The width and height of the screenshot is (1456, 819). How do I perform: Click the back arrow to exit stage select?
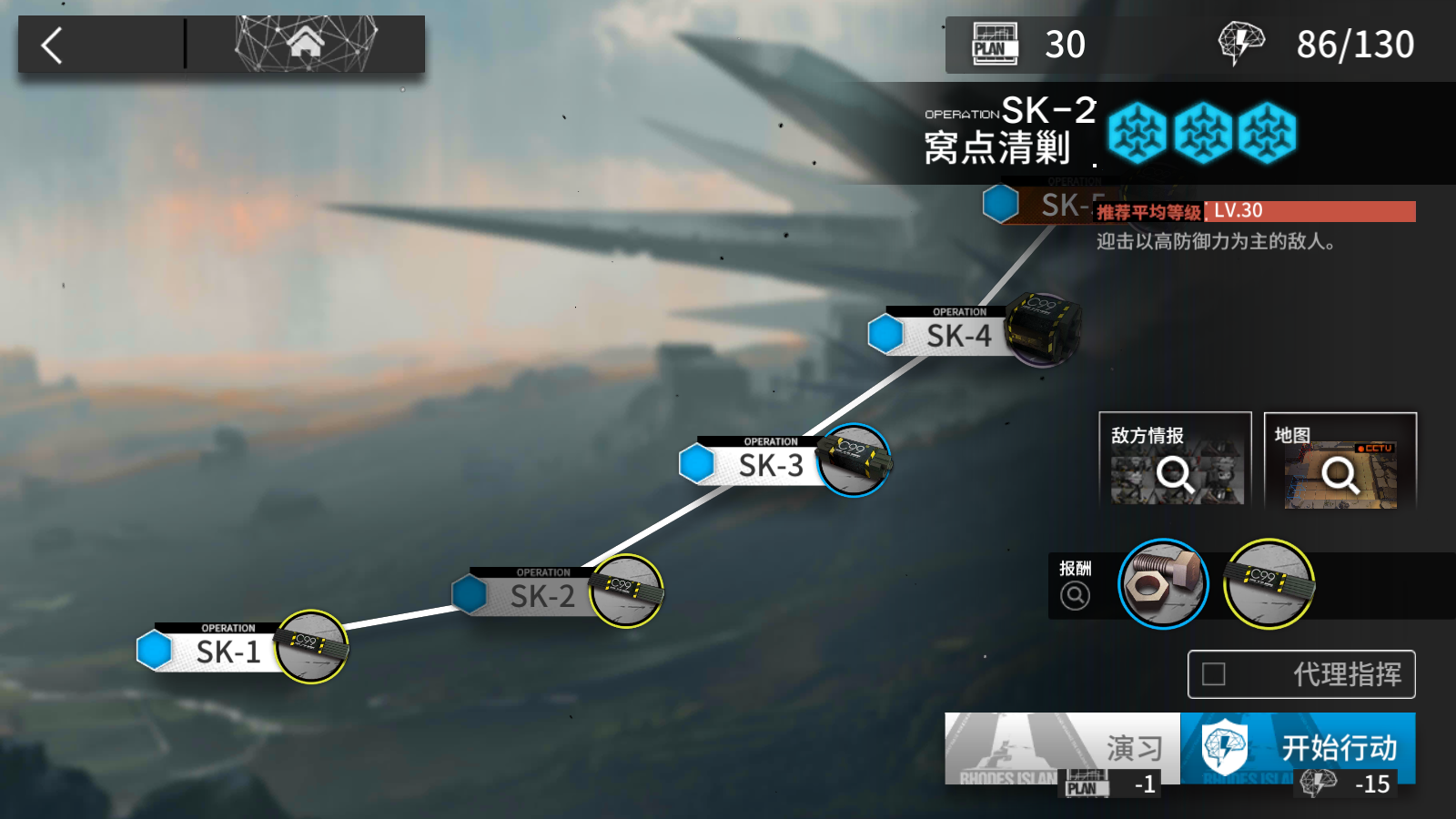[50, 44]
